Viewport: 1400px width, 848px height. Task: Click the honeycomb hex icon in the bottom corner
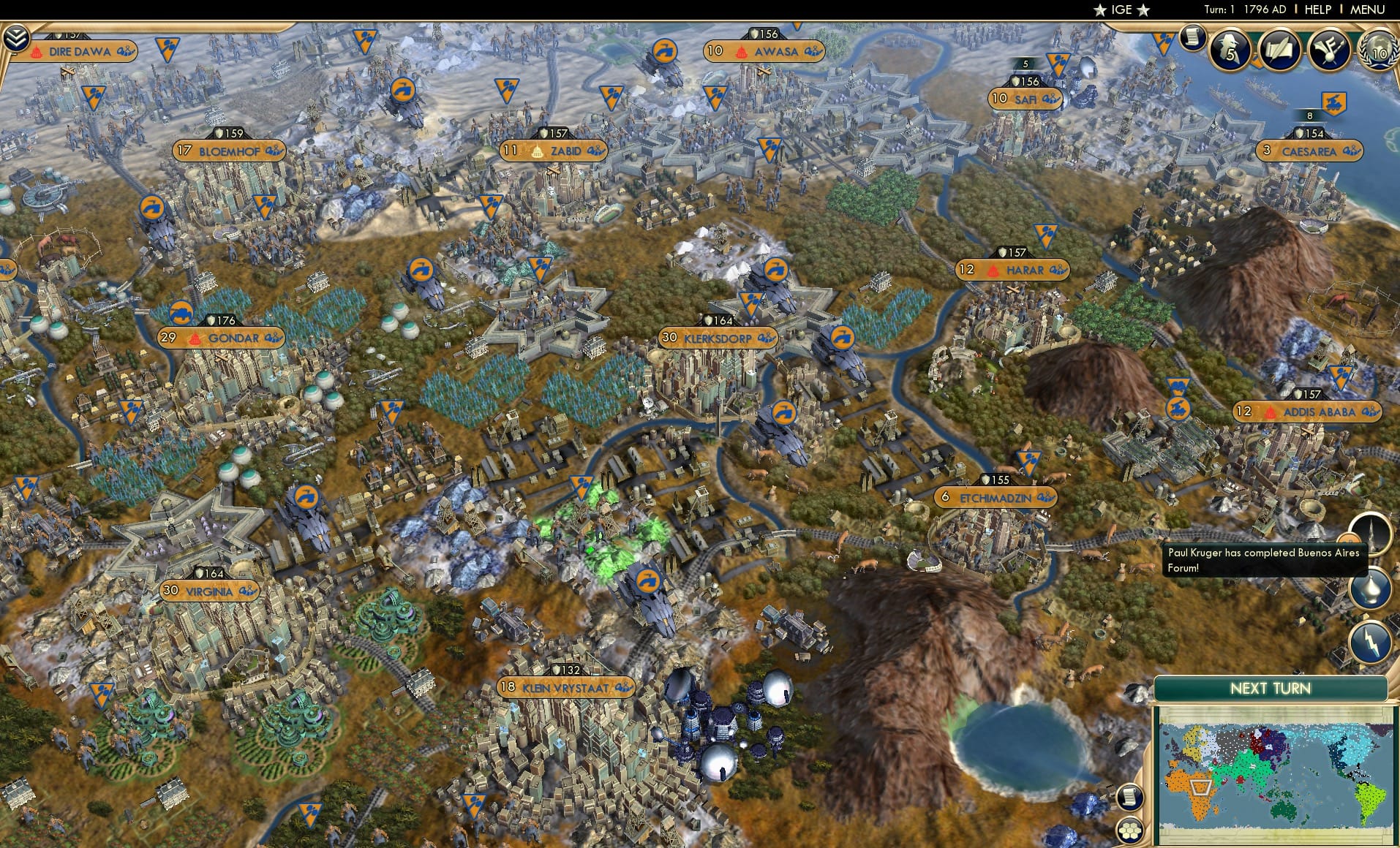1129,831
